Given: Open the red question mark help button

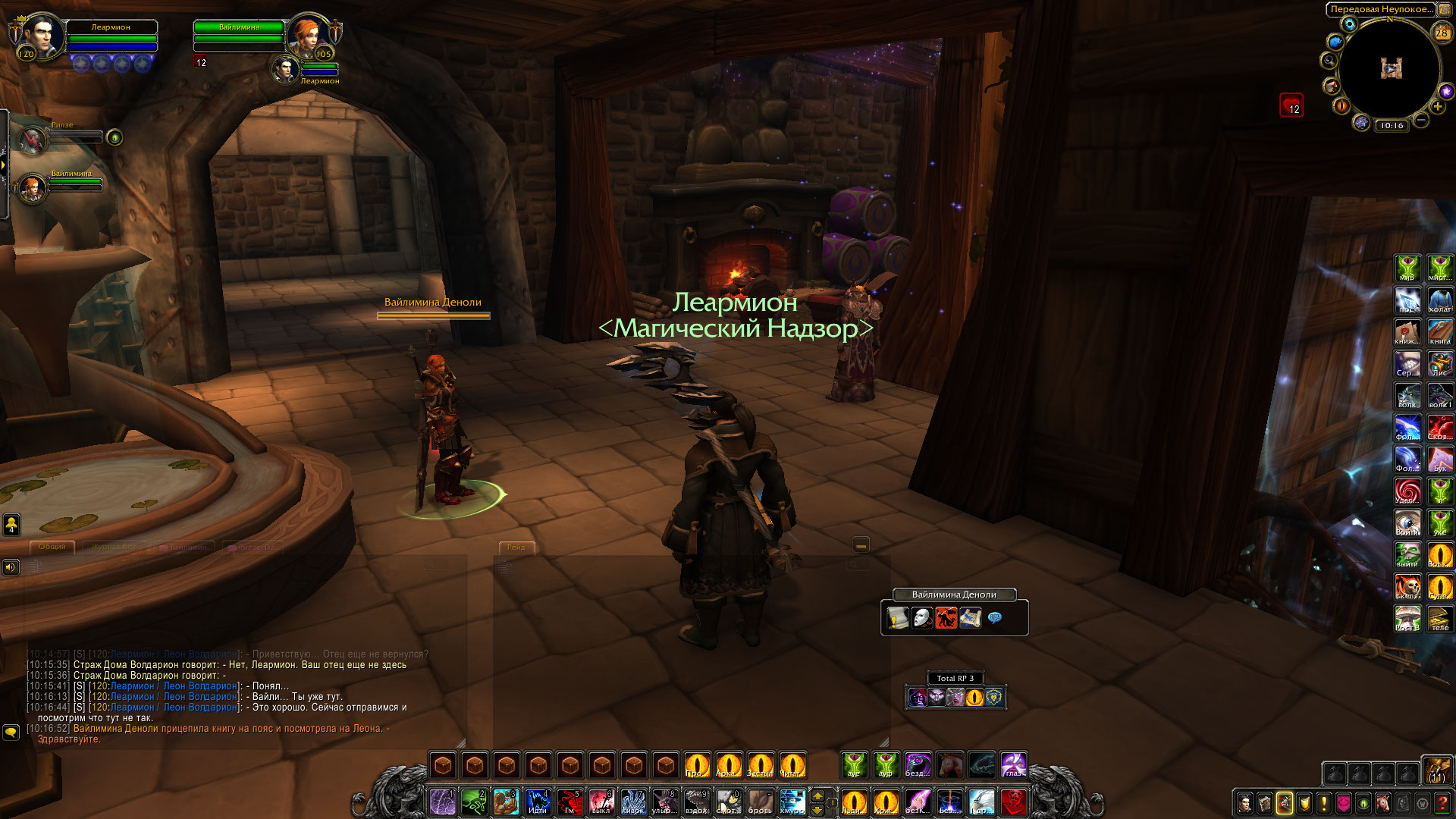Looking at the screenshot, I should [x=1442, y=803].
